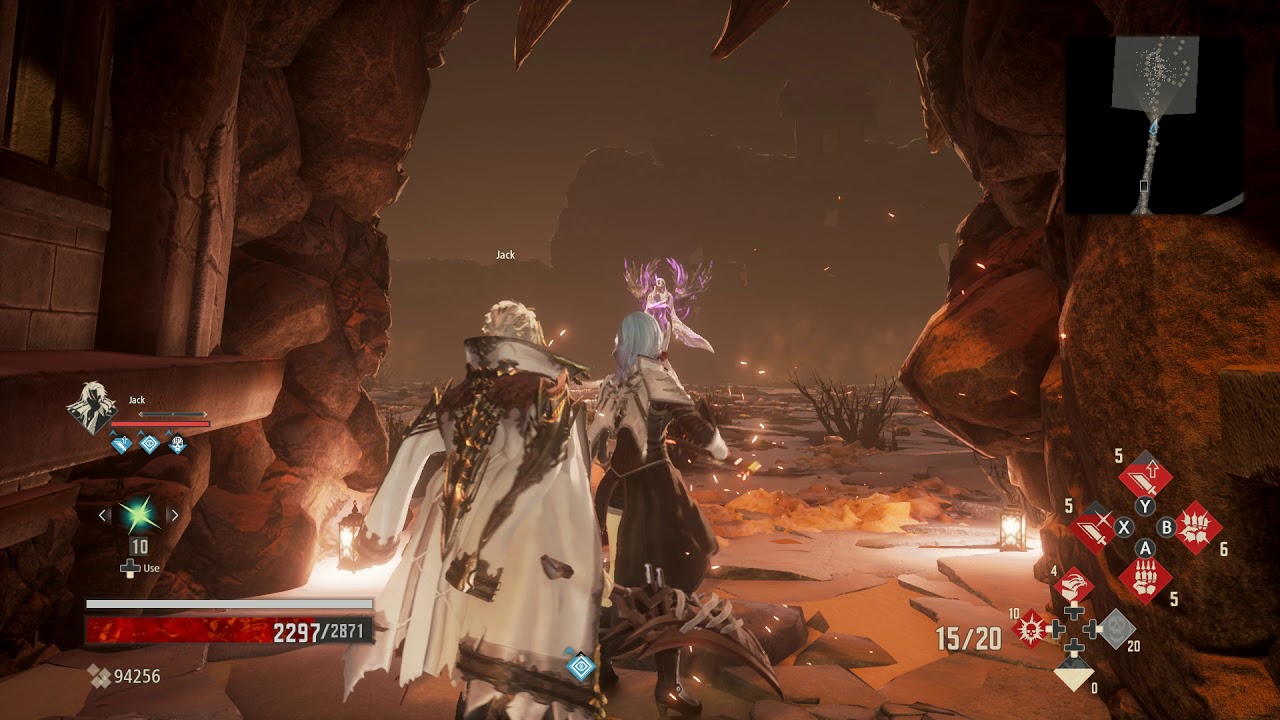The width and height of the screenshot is (1280, 720).
Task: Activate the clawed fist gift beside B
Action: point(1196,527)
